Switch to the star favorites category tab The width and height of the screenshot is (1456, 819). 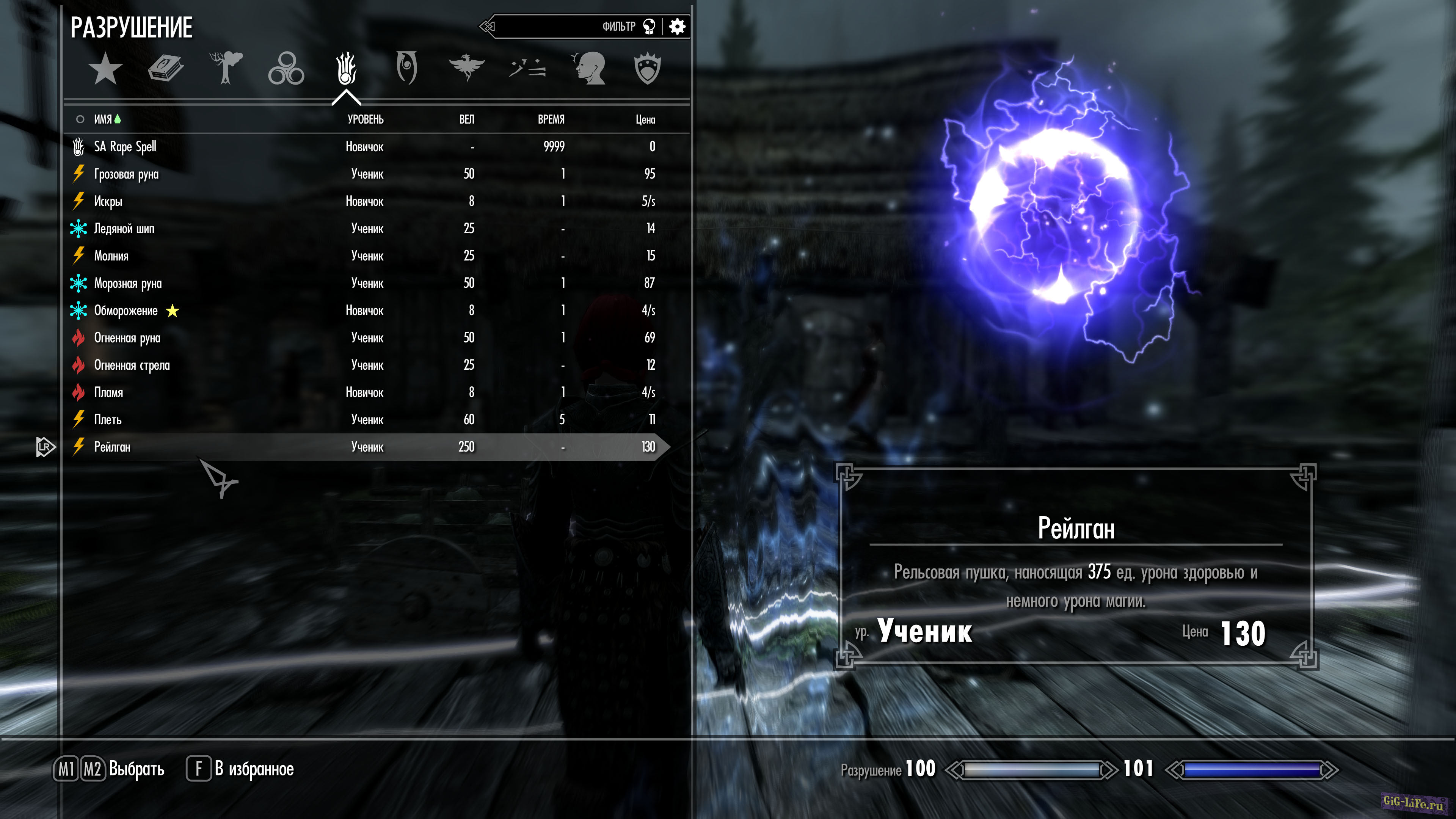pos(105,68)
